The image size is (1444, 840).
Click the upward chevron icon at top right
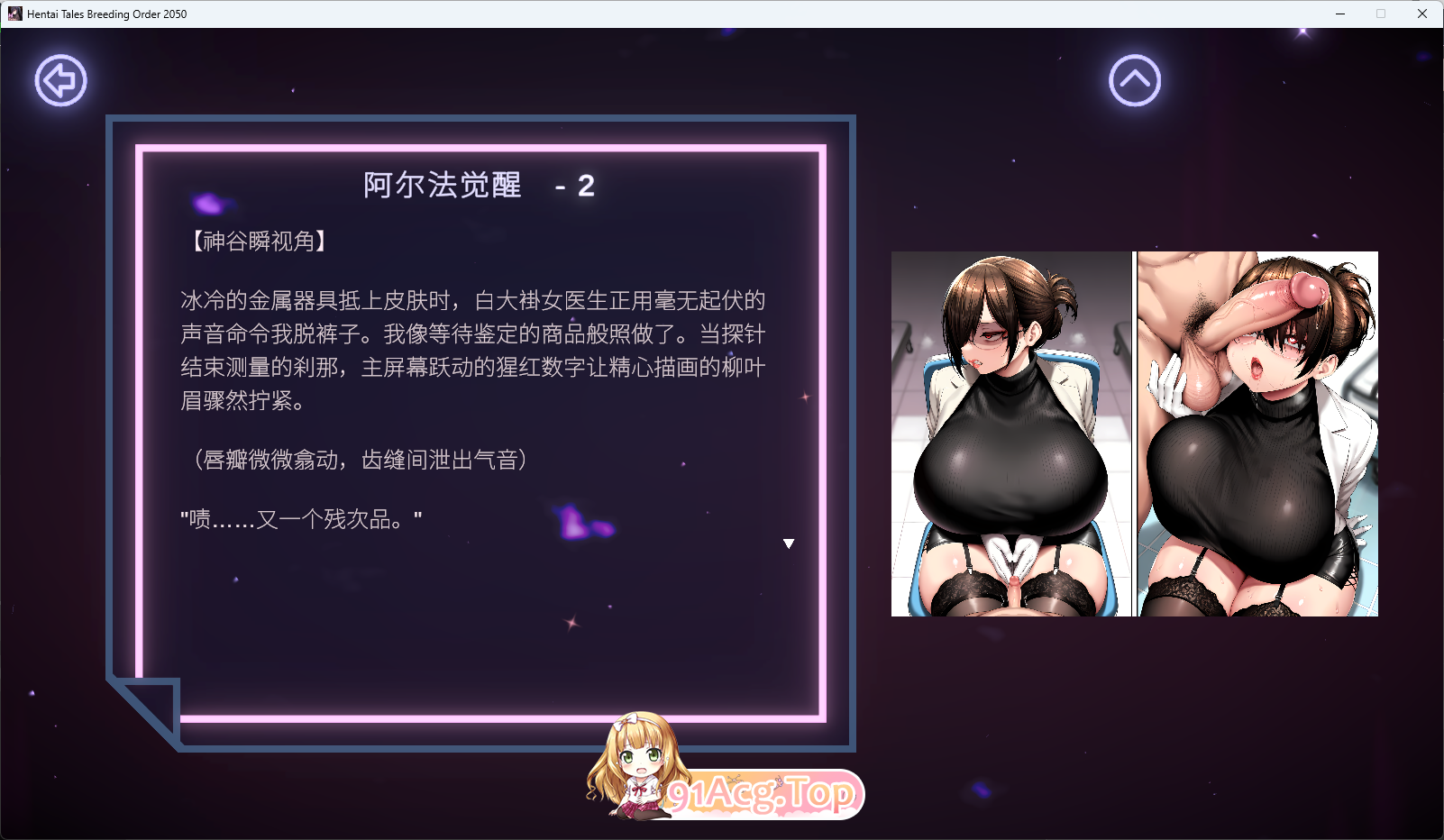point(1135,80)
